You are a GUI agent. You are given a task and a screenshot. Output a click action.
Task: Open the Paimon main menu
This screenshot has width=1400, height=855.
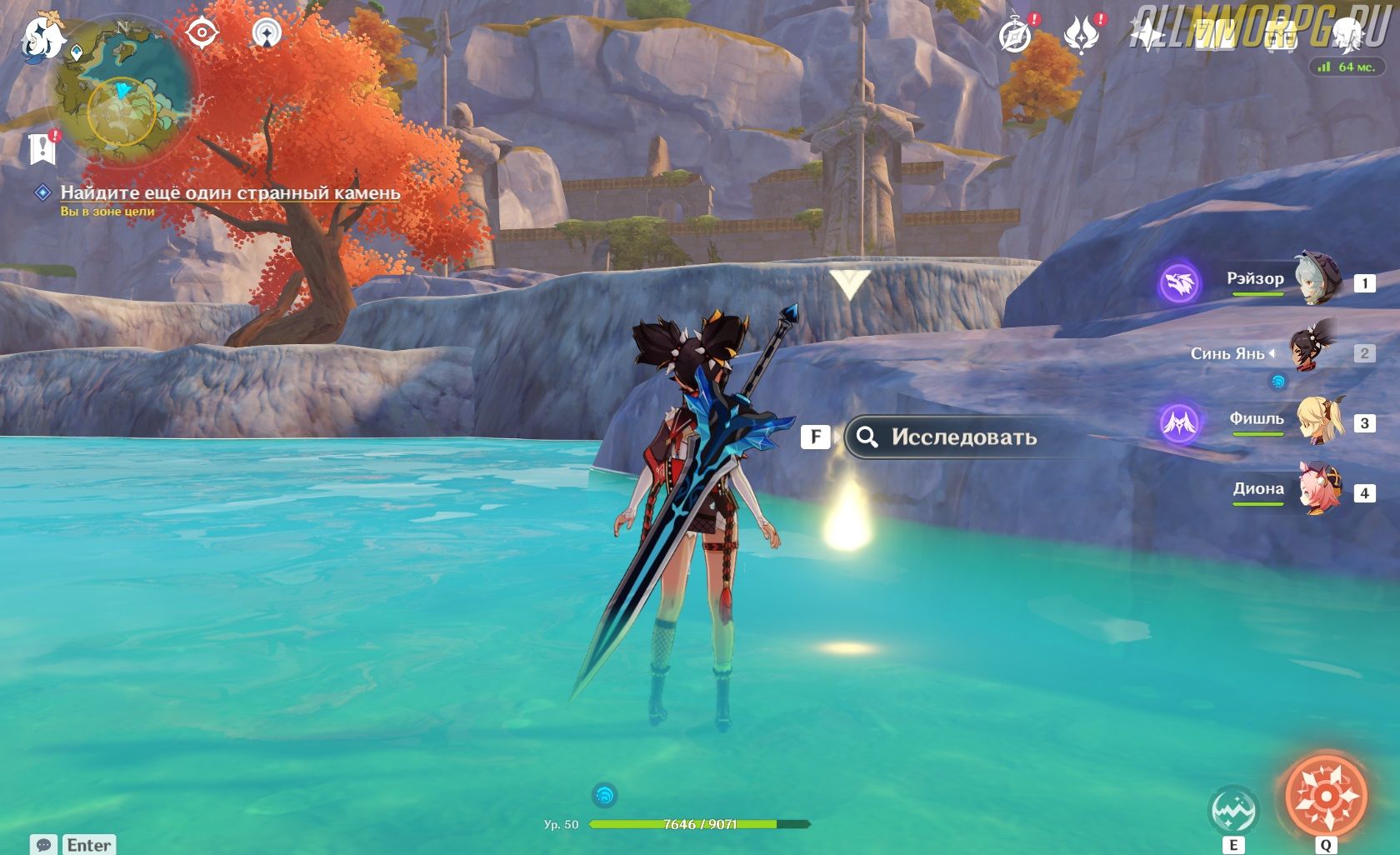(43, 37)
